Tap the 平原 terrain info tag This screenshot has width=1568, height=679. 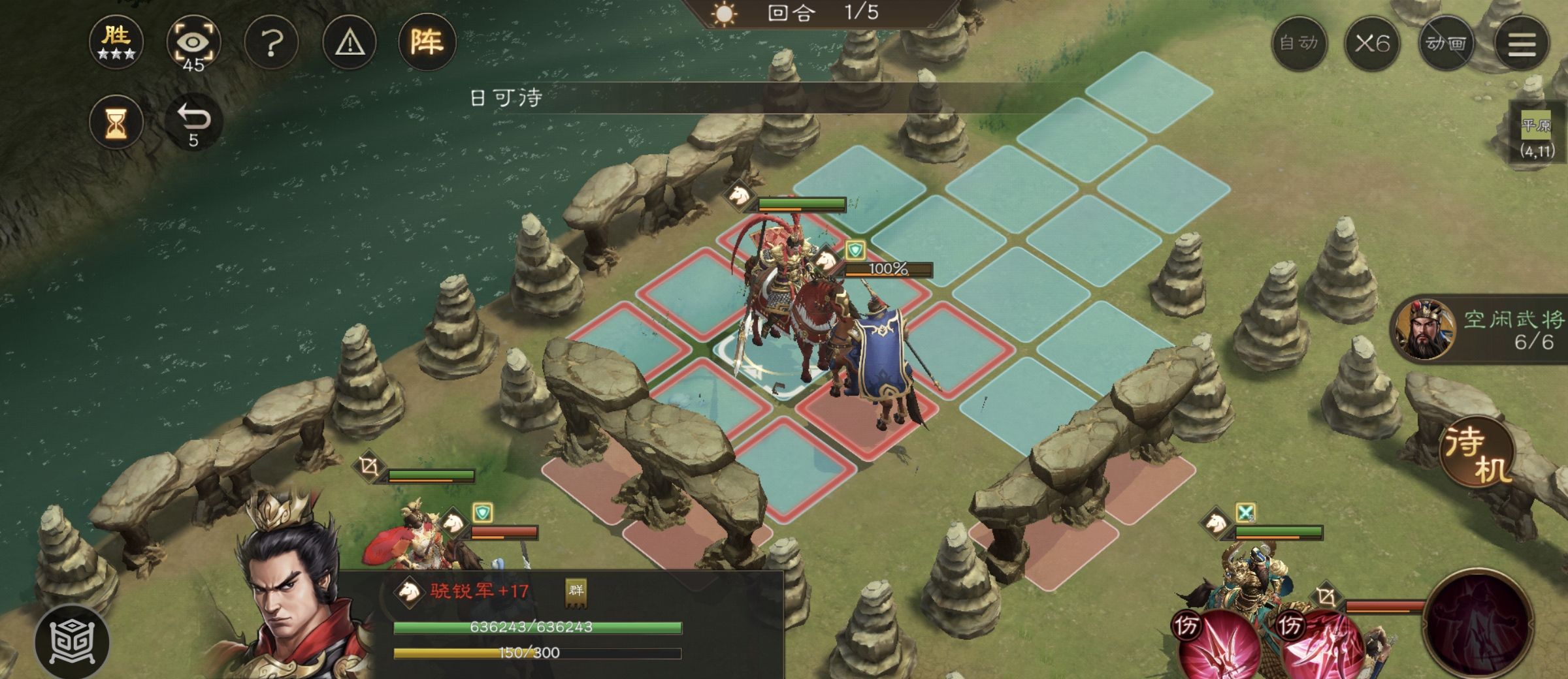coord(1535,136)
